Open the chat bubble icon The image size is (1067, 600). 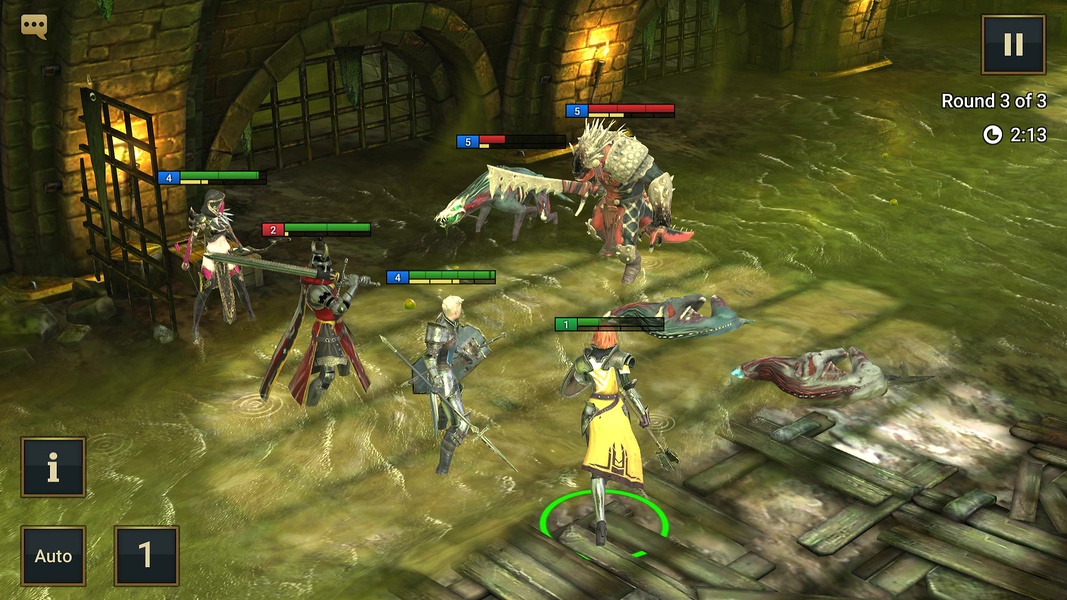point(34,27)
